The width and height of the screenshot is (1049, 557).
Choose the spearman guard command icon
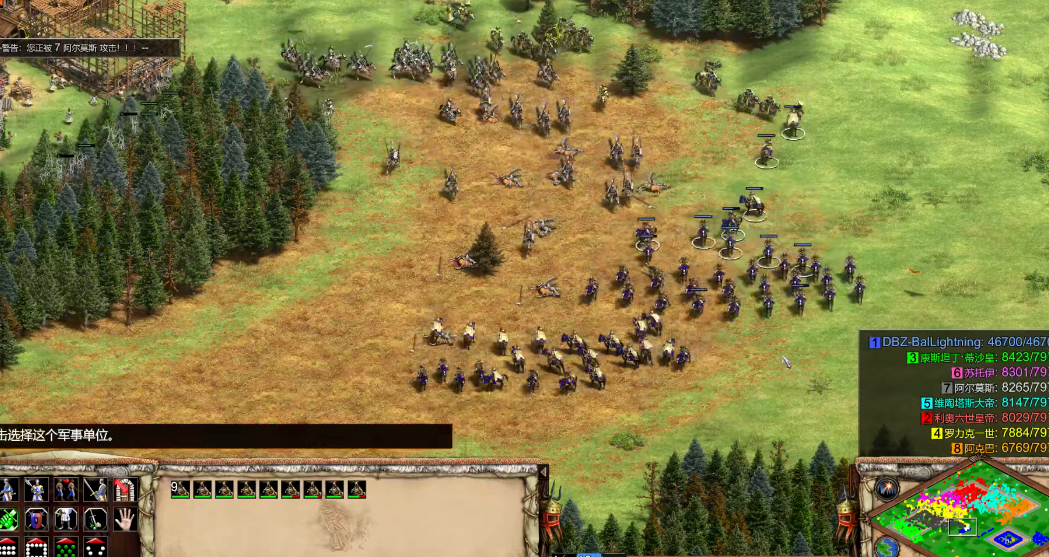point(36,490)
